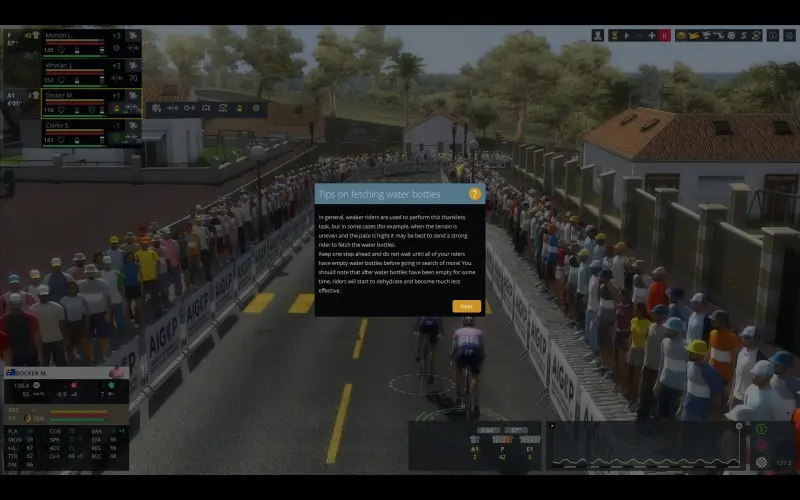
Task: Select the peloton group P in the group tracker
Action: (x=502, y=450)
